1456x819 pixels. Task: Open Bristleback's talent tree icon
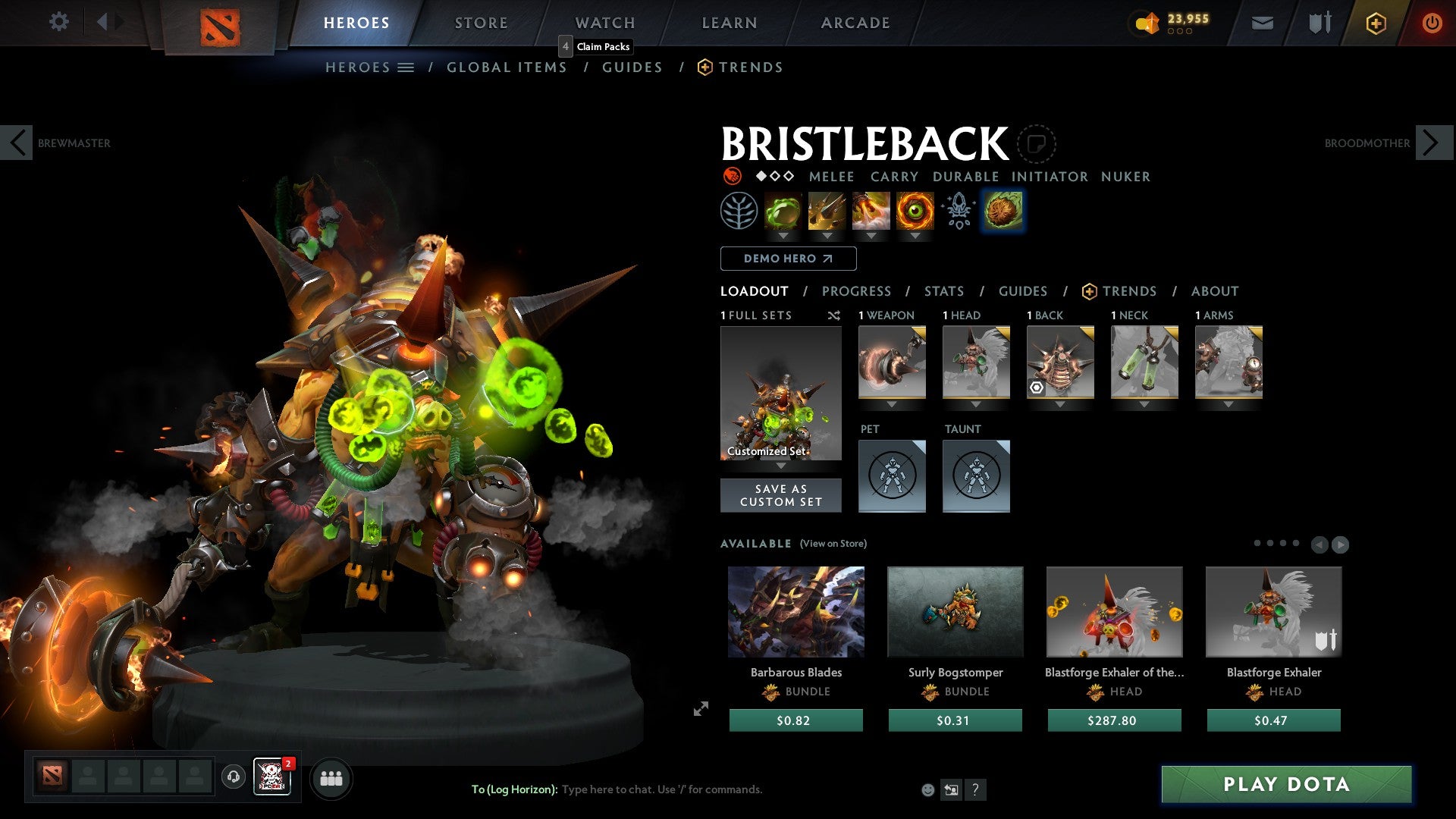739,211
